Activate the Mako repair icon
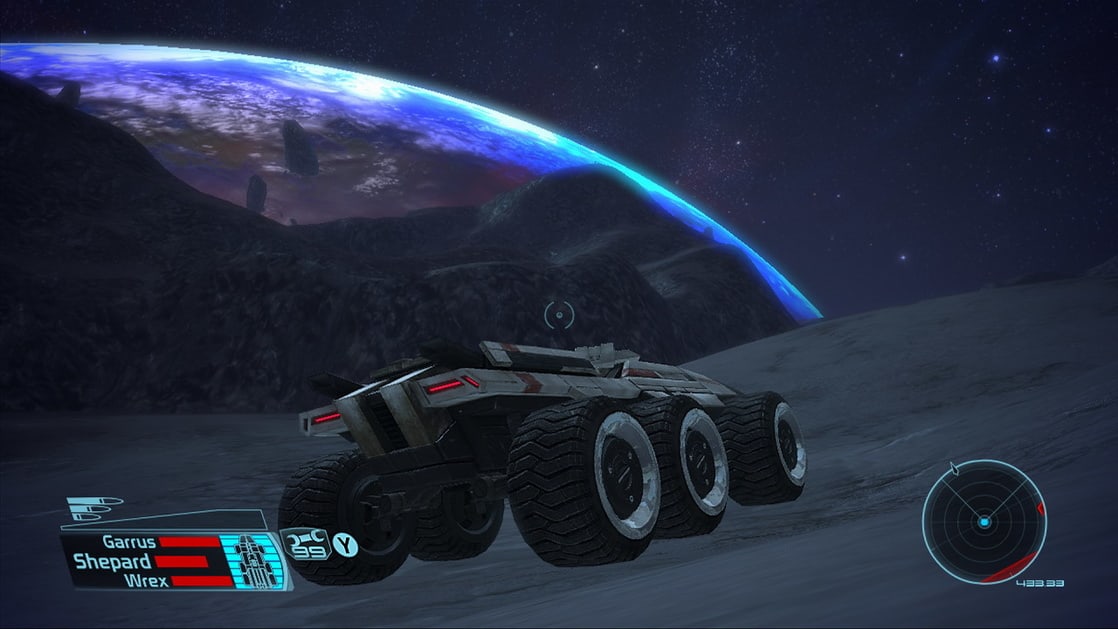1118x629 pixels. tap(304, 543)
